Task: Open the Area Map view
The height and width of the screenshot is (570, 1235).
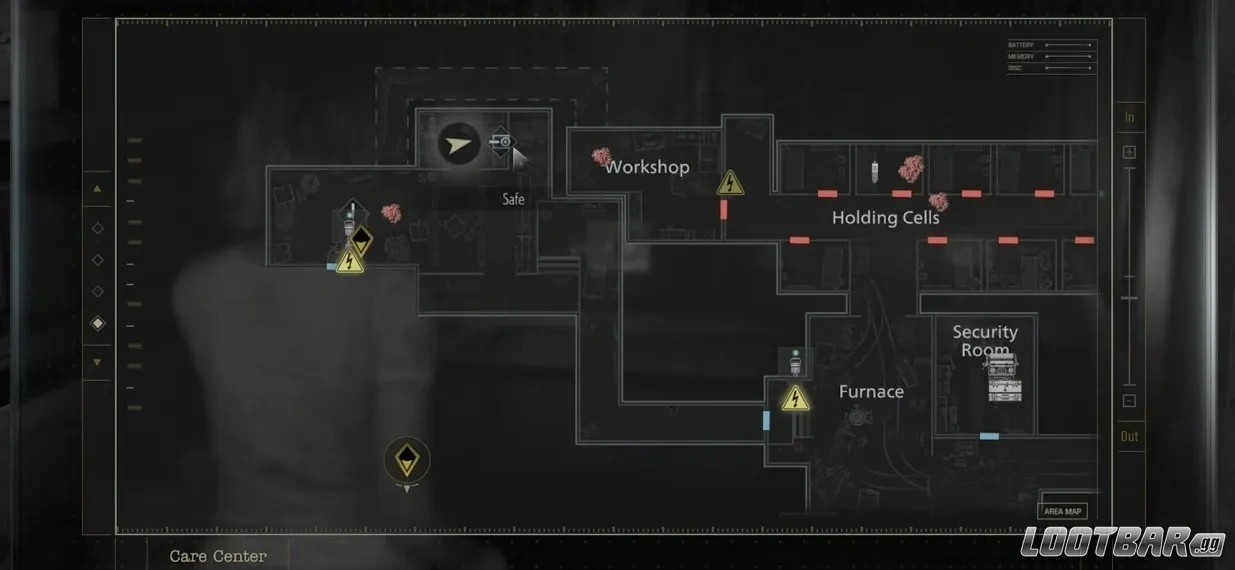Action: tap(1063, 511)
